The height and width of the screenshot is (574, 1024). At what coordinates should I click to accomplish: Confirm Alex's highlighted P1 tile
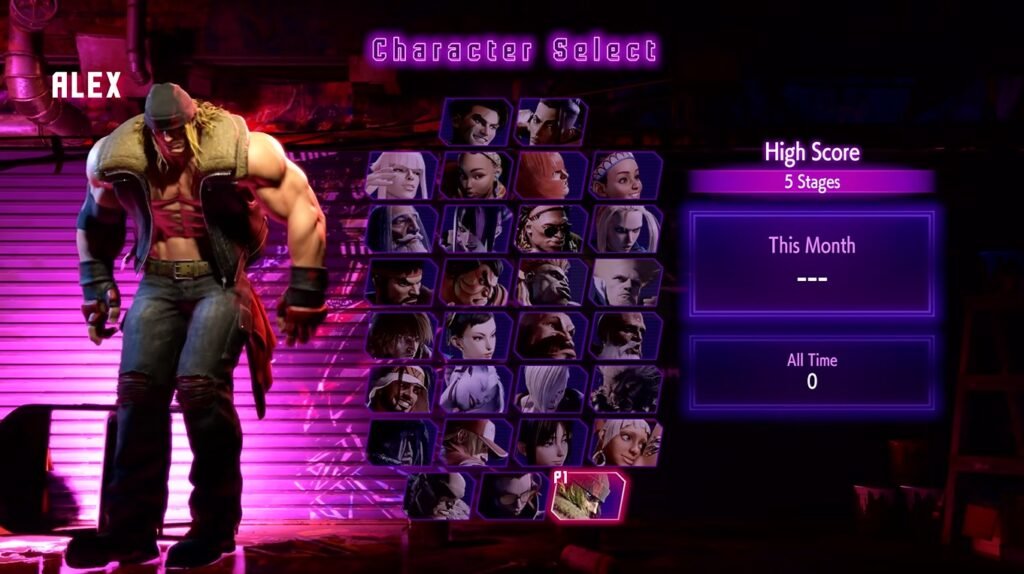[588, 496]
